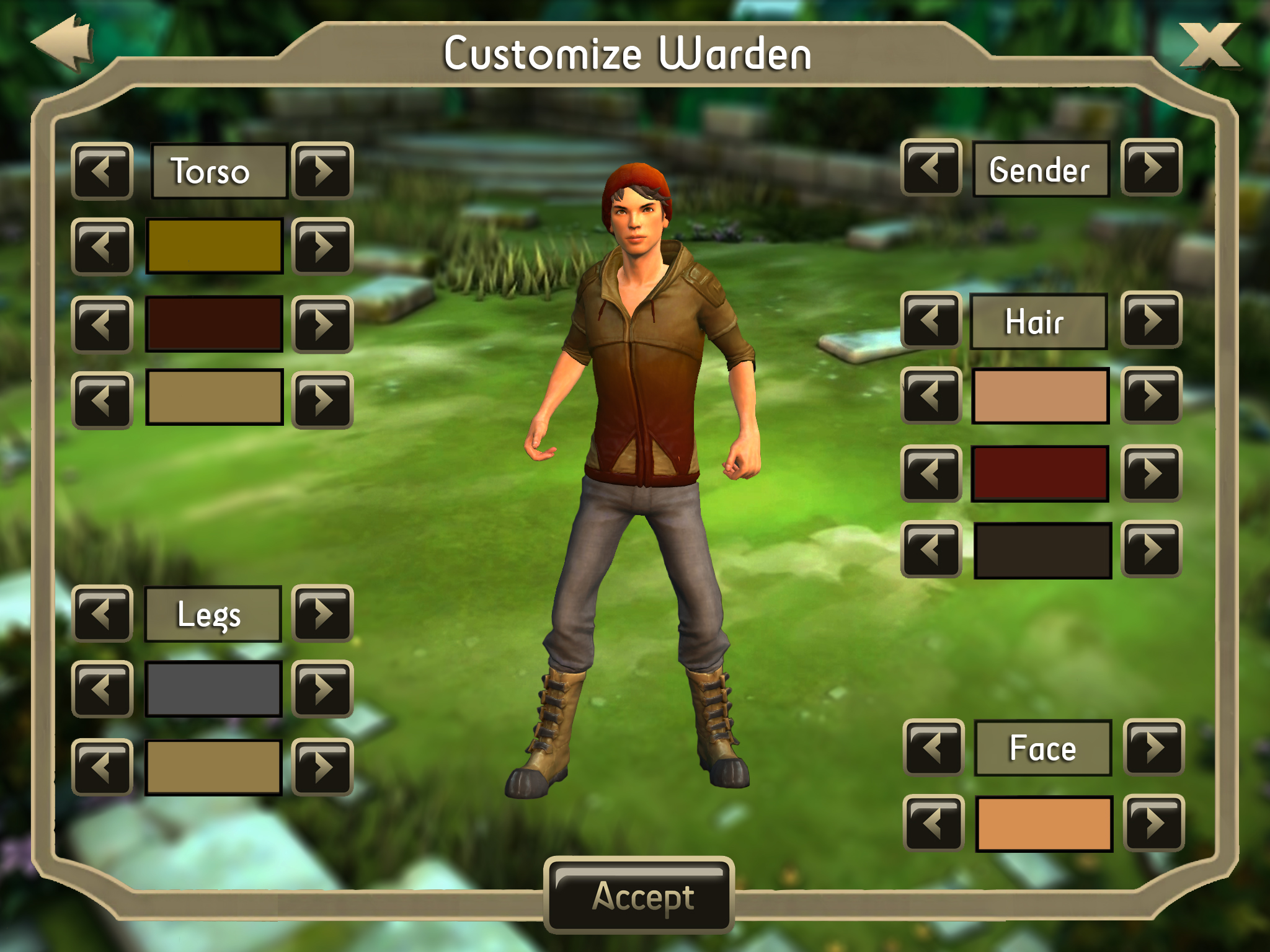Select the next Gender option
Screen dimensions: 1270x952
point(1152,167)
